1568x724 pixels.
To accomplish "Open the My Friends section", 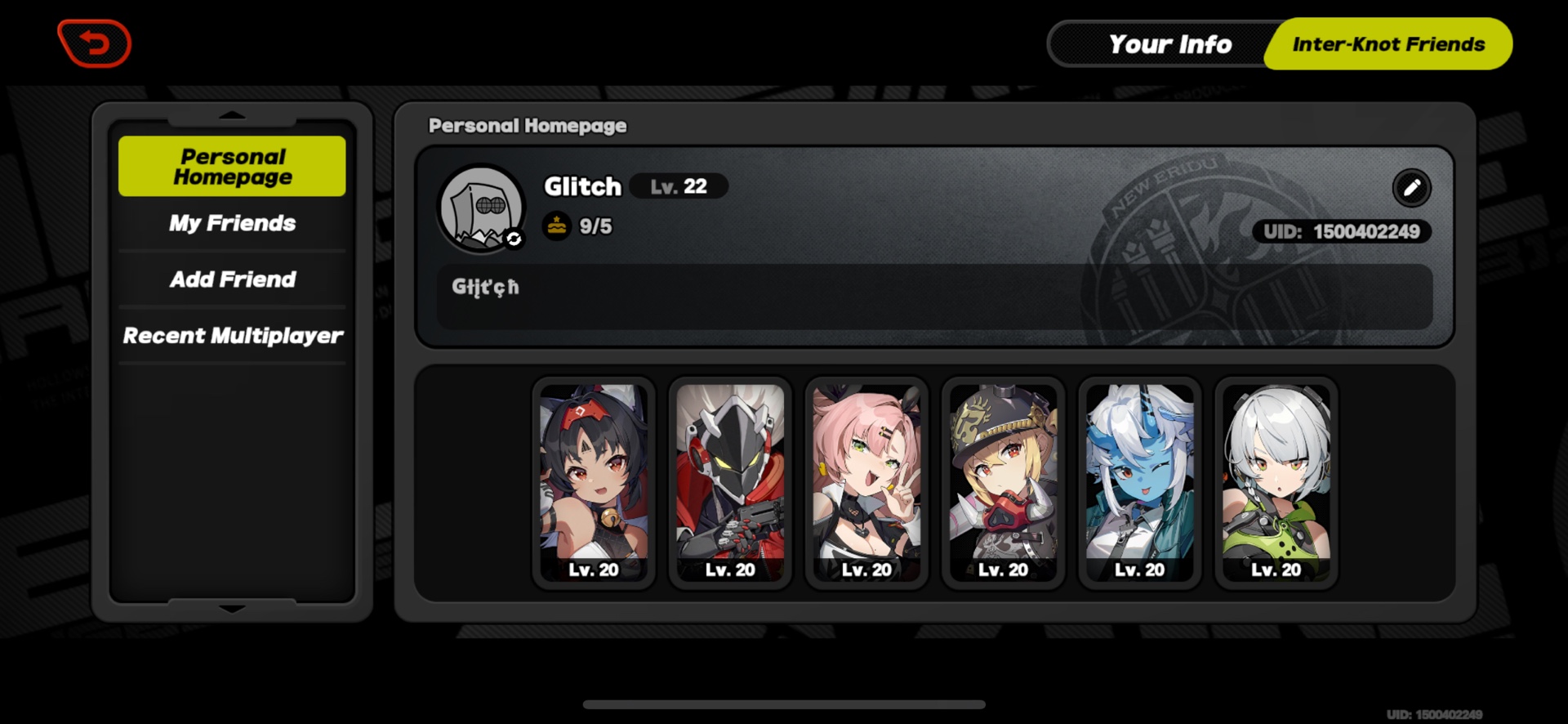I will coord(231,223).
